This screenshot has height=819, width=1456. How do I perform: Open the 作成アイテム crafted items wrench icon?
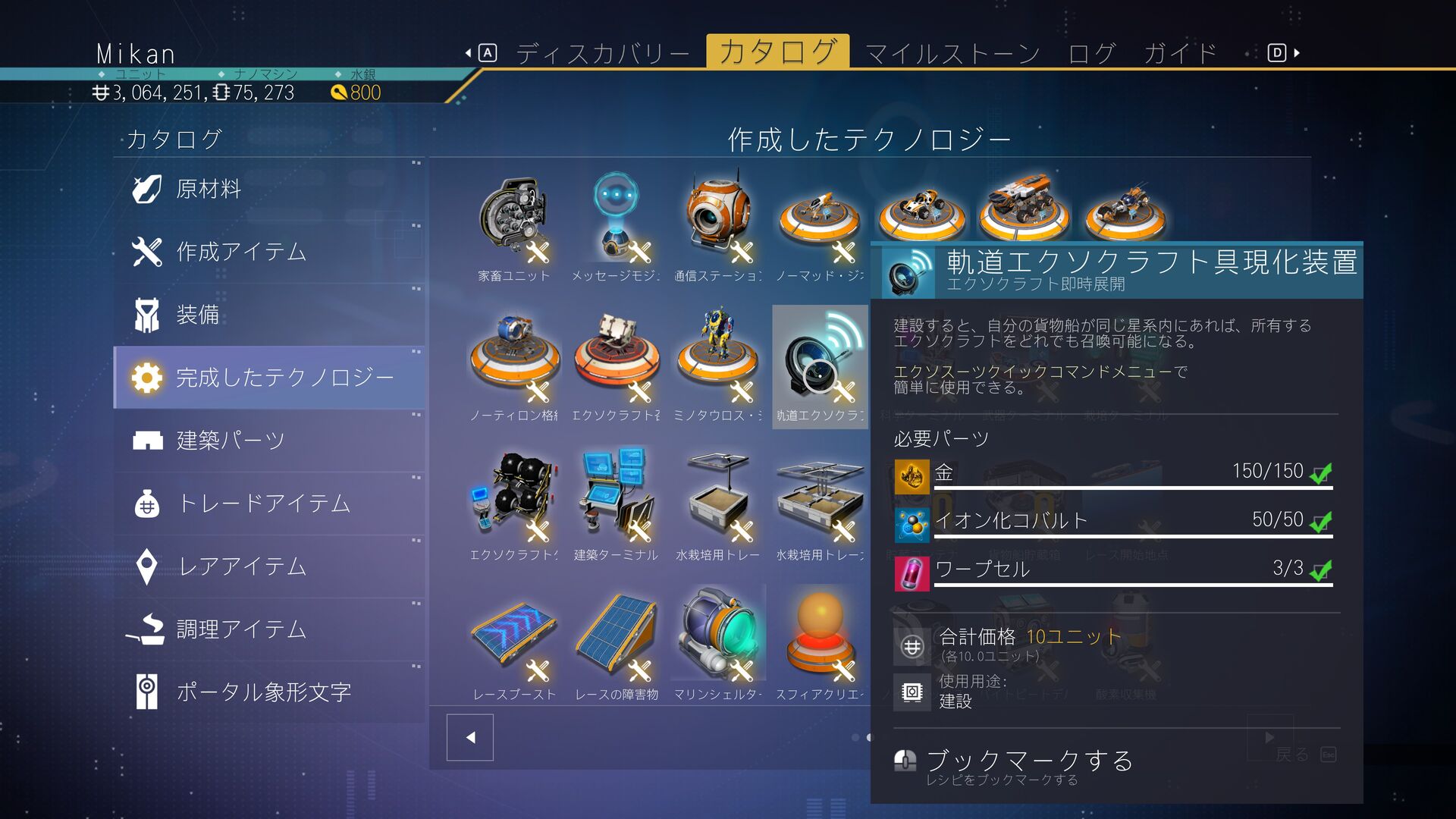coord(147,253)
